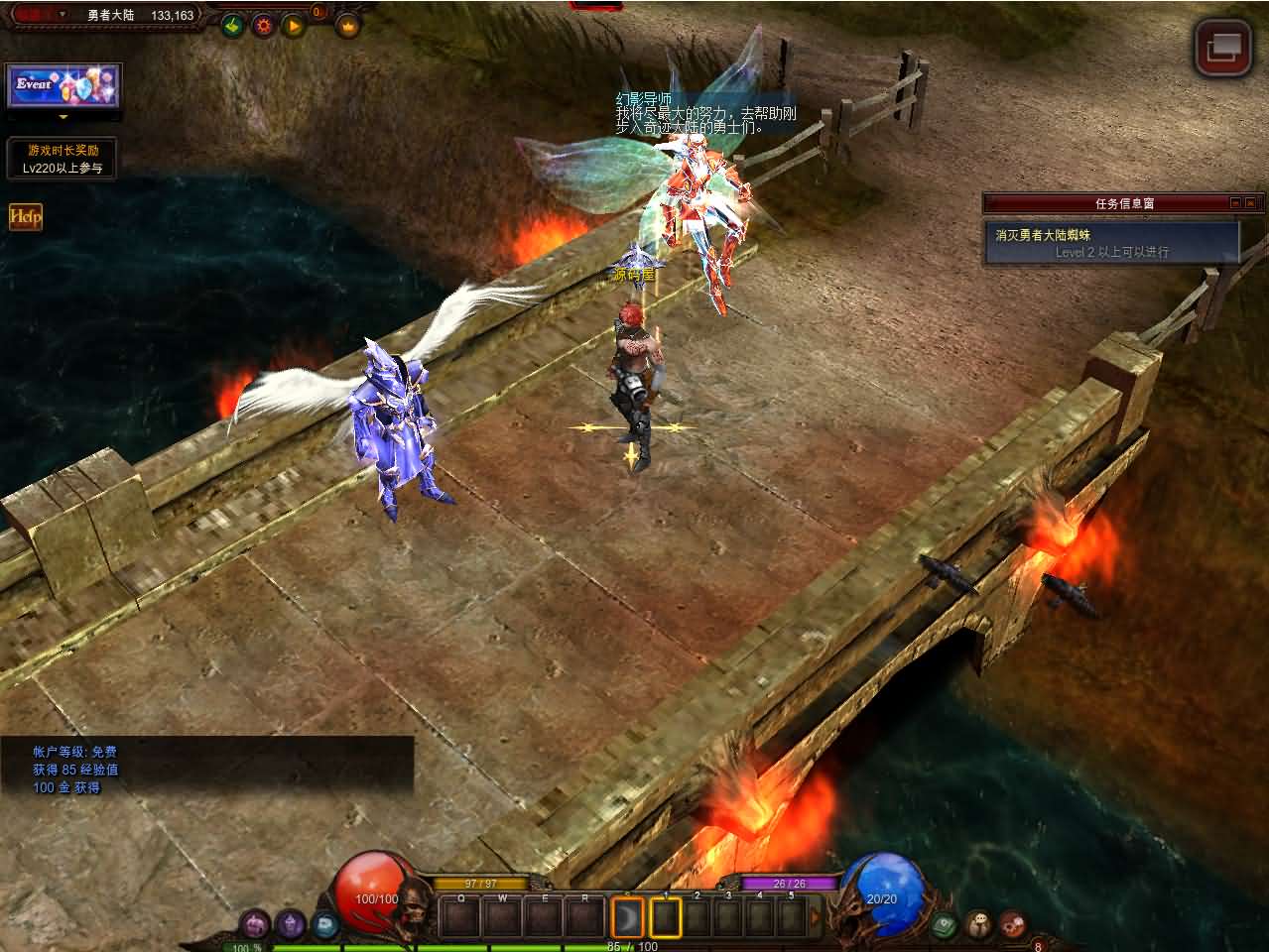Open the 游戏时长奖励 playtime reward panel
1269x952 pixels.
pyautogui.click(x=63, y=159)
